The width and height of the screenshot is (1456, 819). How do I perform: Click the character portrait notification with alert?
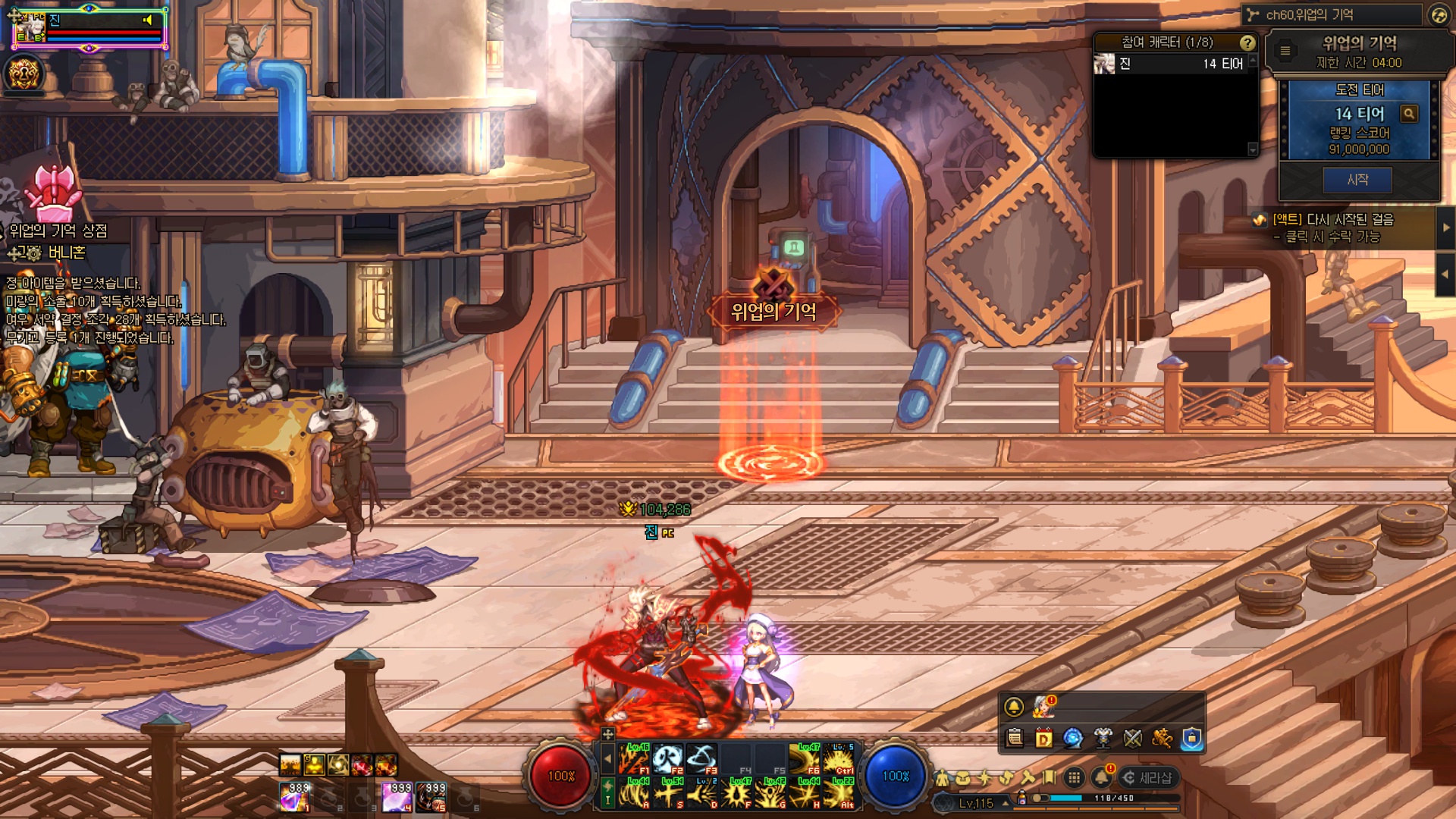[1043, 707]
